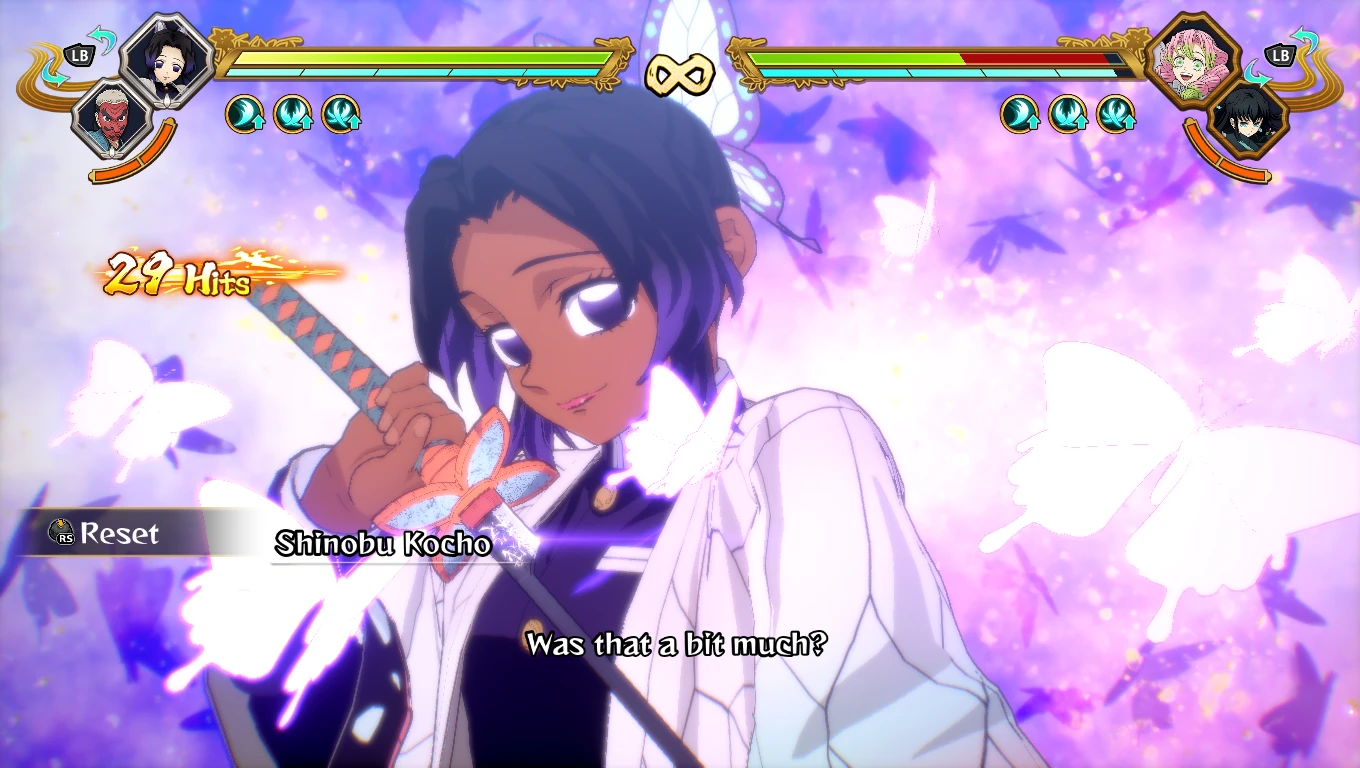Select Shinobu Kocho's HUD portrait
Screen dimensions: 1360x768
[x=166, y=58]
